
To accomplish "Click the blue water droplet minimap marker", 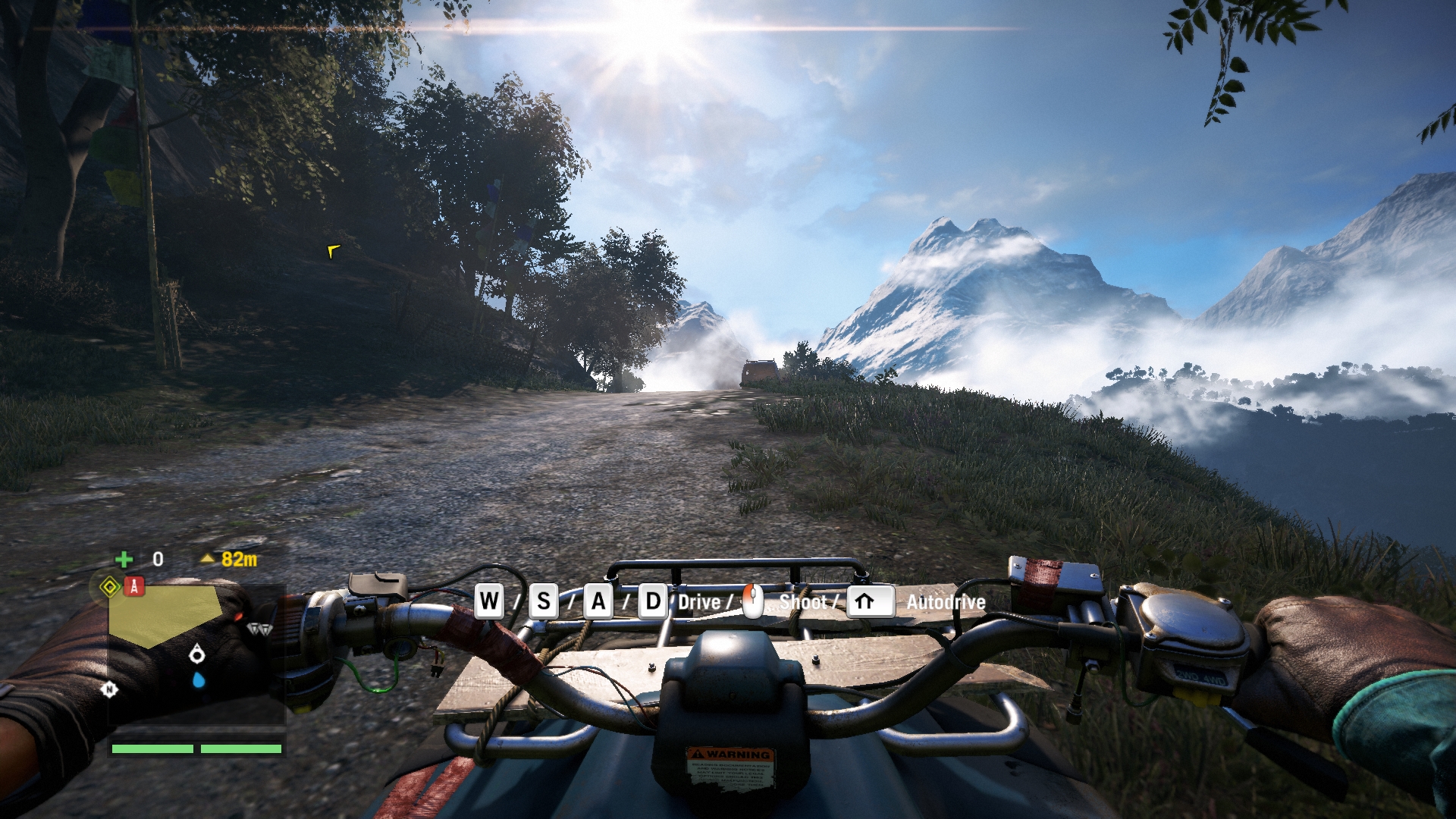I will tap(199, 679).
